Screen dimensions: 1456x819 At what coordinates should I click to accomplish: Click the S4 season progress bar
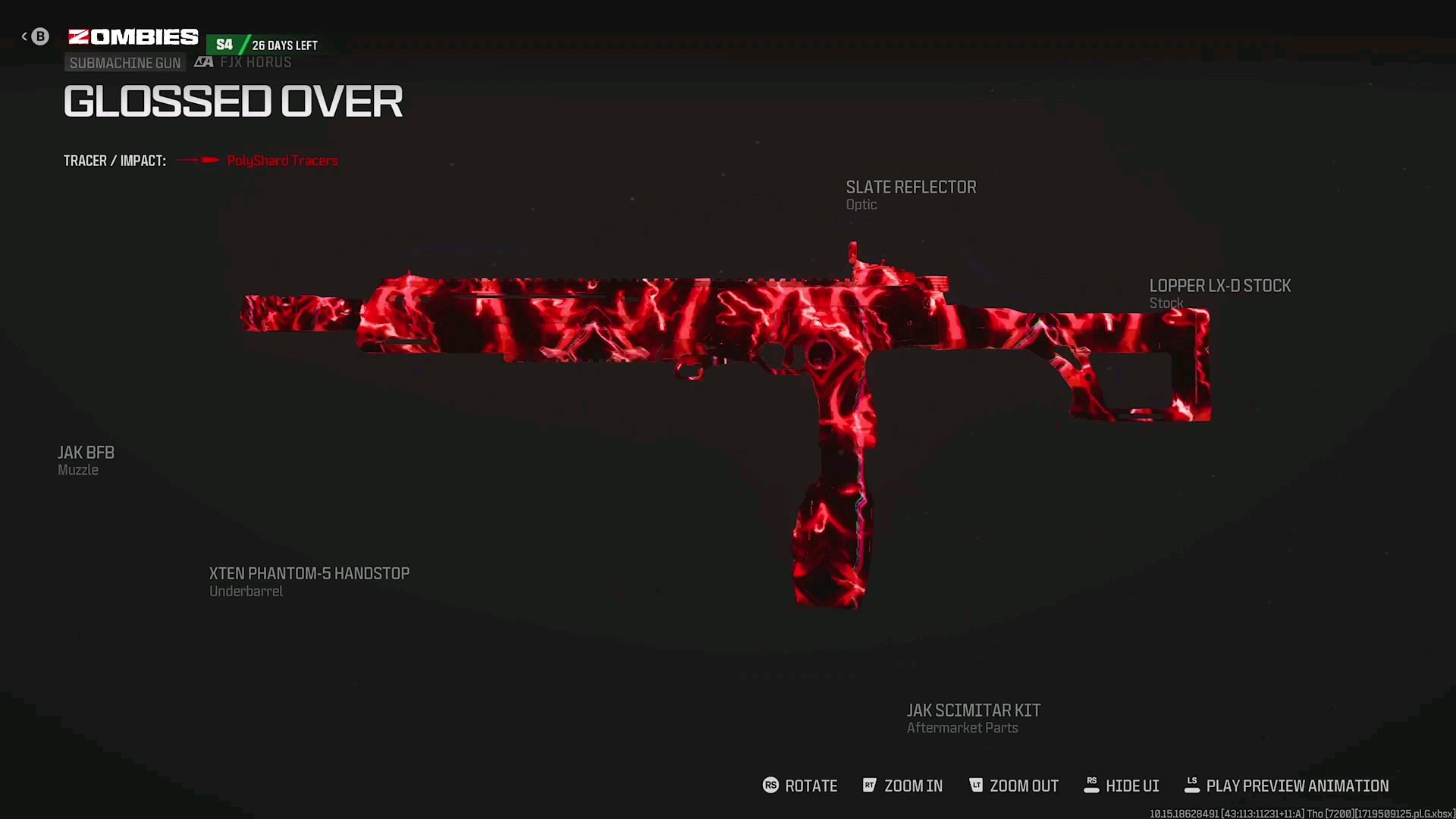(x=263, y=44)
